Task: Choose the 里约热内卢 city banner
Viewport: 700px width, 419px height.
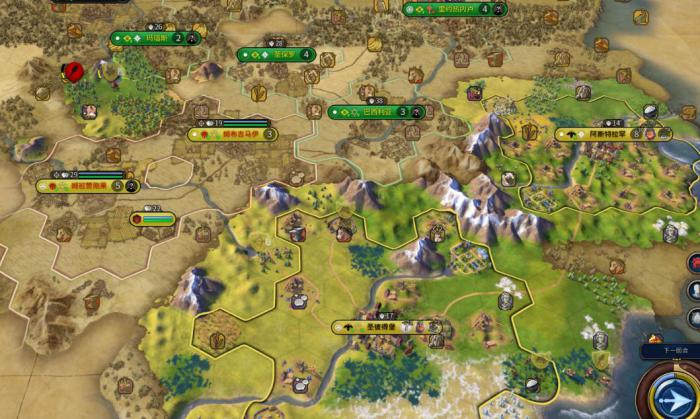Action: pos(454,10)
